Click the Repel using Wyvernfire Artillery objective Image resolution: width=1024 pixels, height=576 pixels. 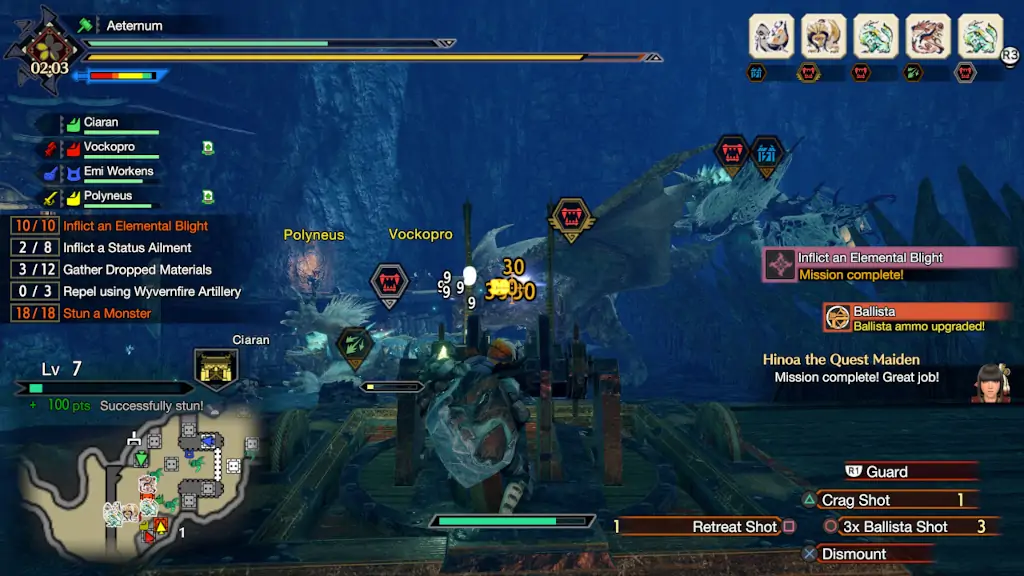(152, 292)
